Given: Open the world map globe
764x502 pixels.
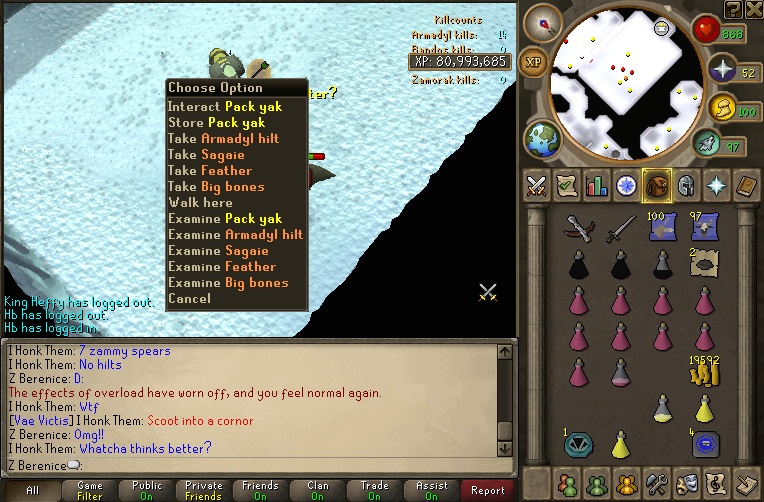Looking at the screenshot, I should coord(541,138).
